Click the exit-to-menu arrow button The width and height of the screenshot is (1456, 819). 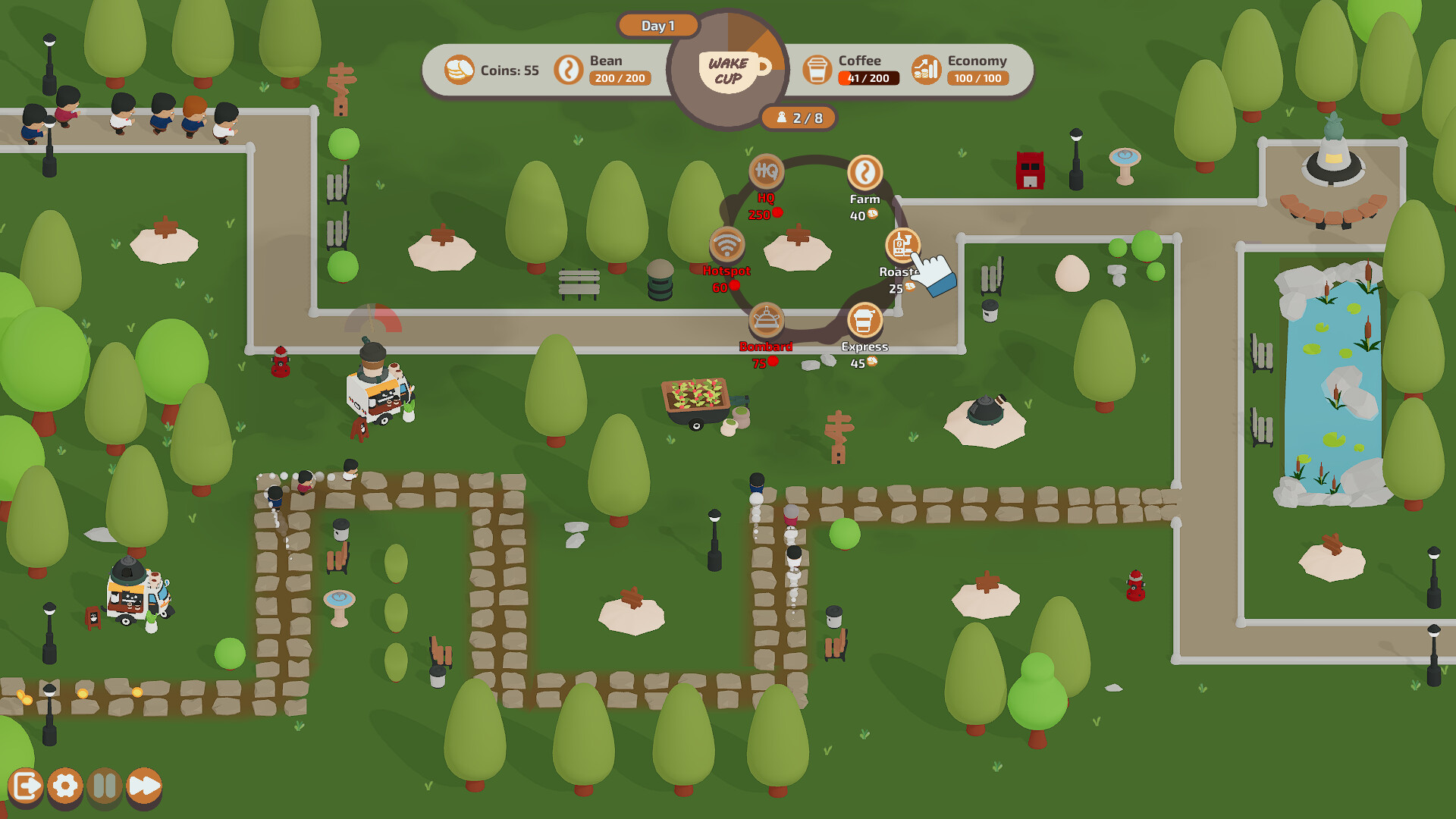27,787
